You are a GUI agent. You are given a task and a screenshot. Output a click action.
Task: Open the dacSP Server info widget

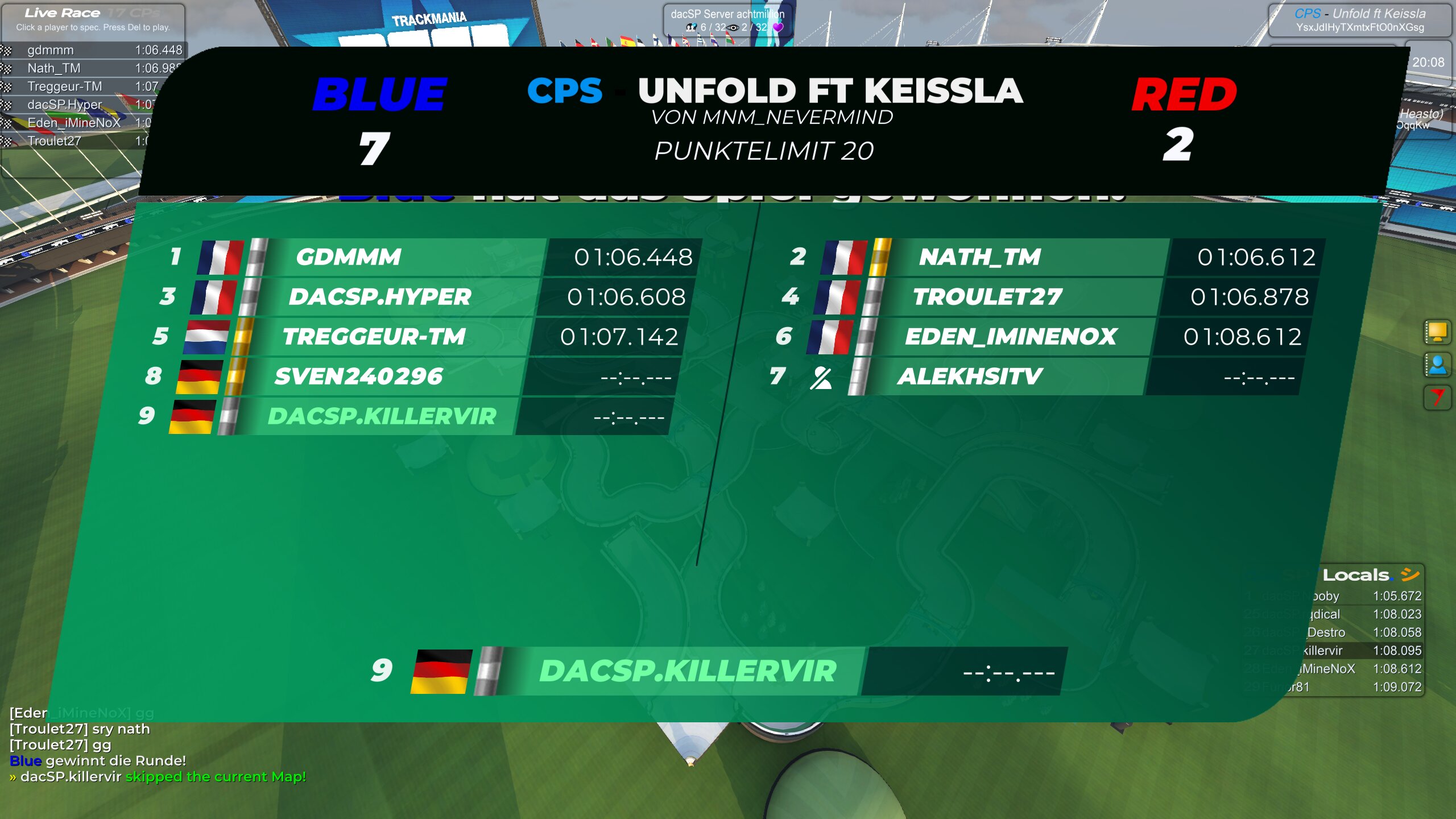727,20
